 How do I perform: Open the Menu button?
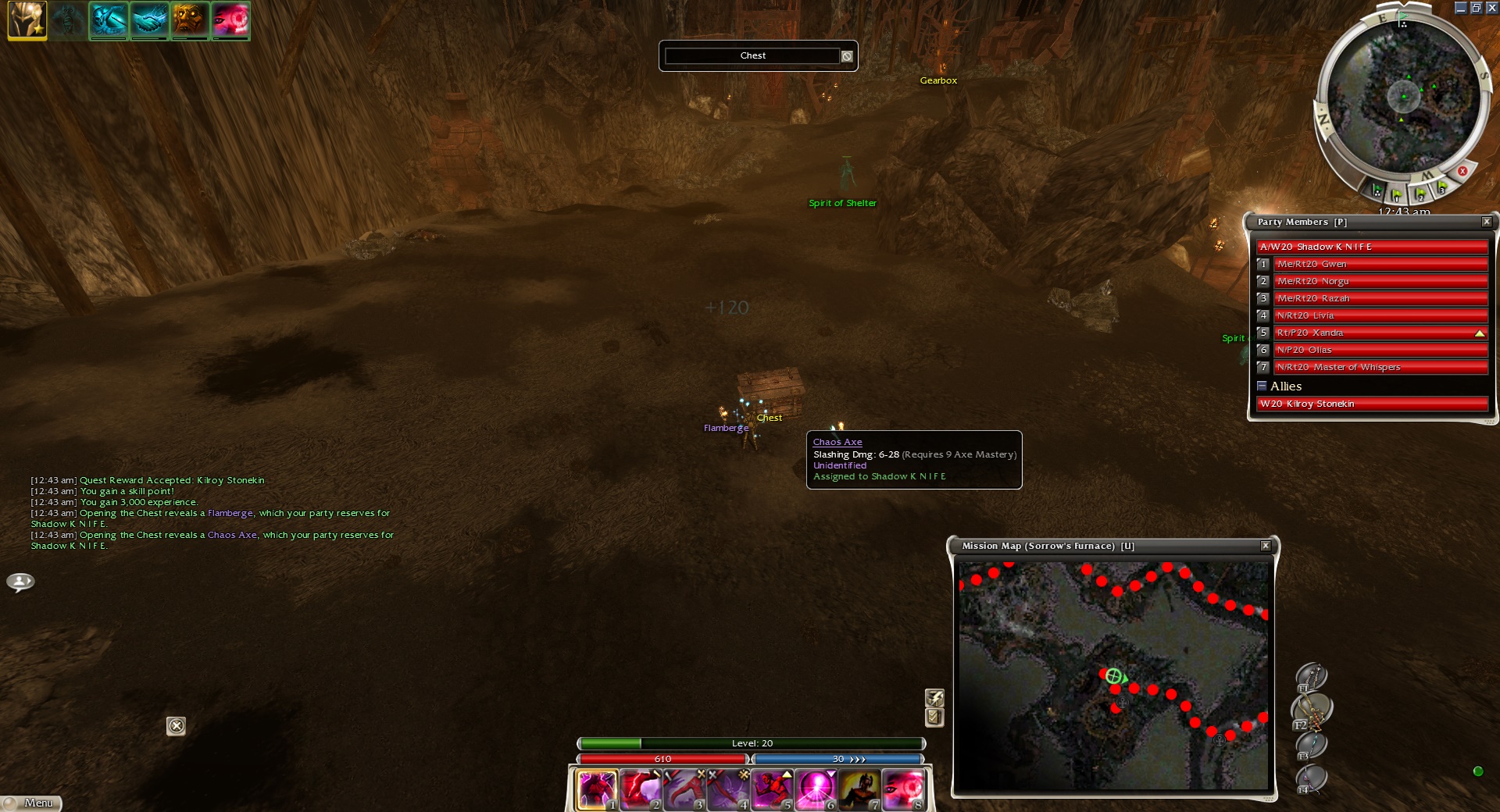[31, 803]
